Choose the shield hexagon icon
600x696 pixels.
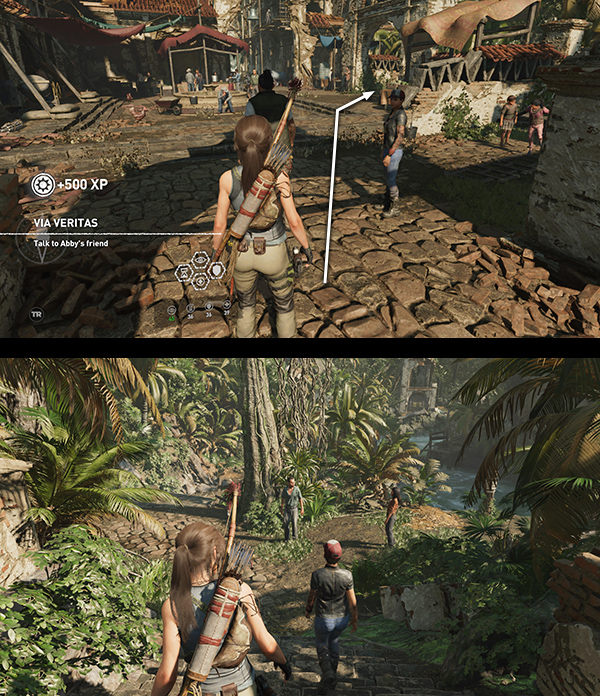tap(216, 270)
